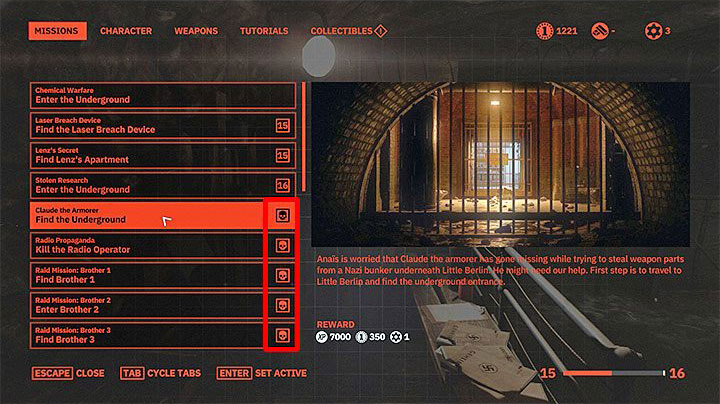Click Set Active for the mission
This screenshot has width=720, height=404.
click(x=270, y=374)
